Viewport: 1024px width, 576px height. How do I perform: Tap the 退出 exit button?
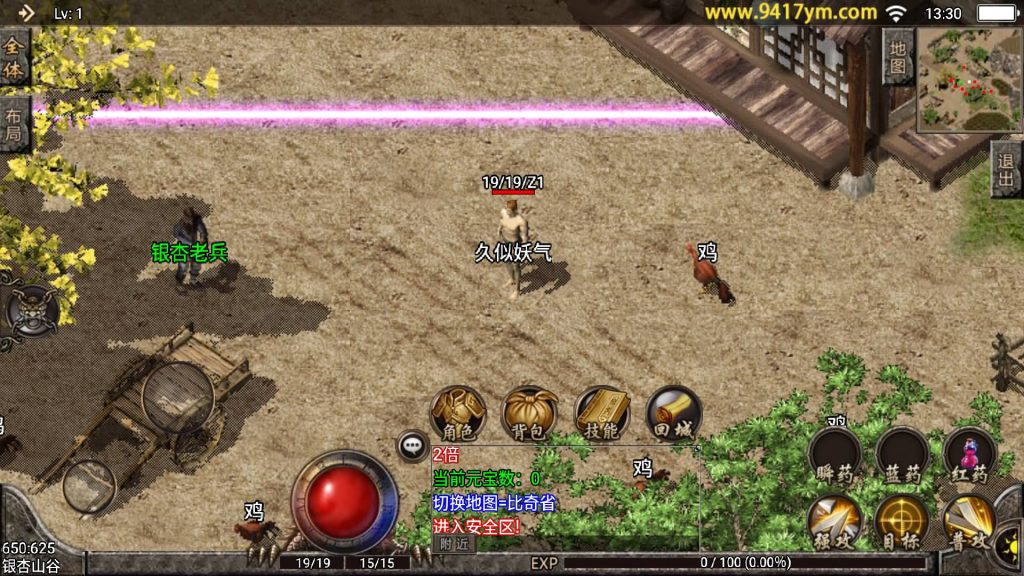pyautogui.click(x=1006, y=168)
